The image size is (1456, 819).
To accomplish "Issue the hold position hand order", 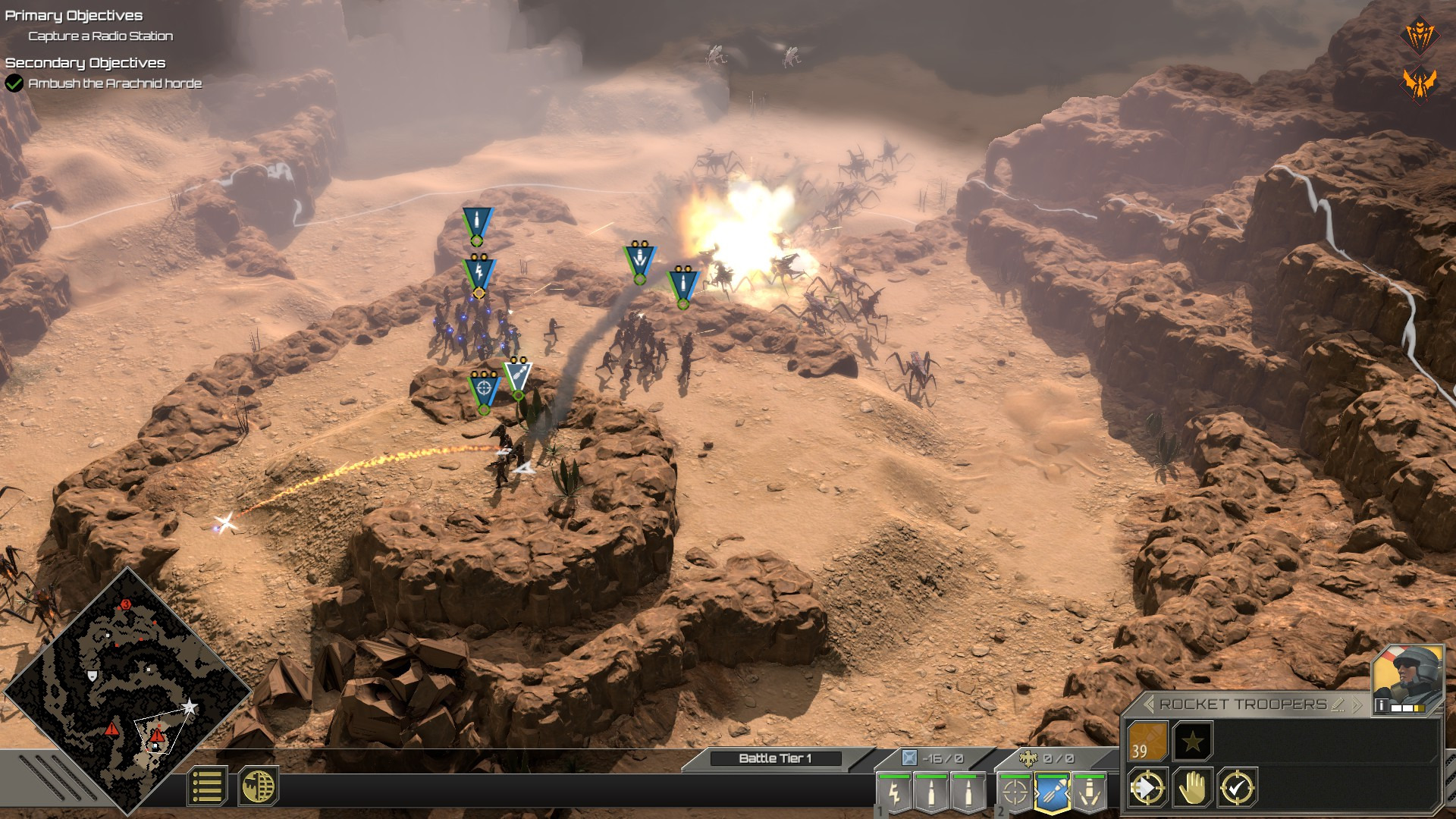I will click(1193, 788).
